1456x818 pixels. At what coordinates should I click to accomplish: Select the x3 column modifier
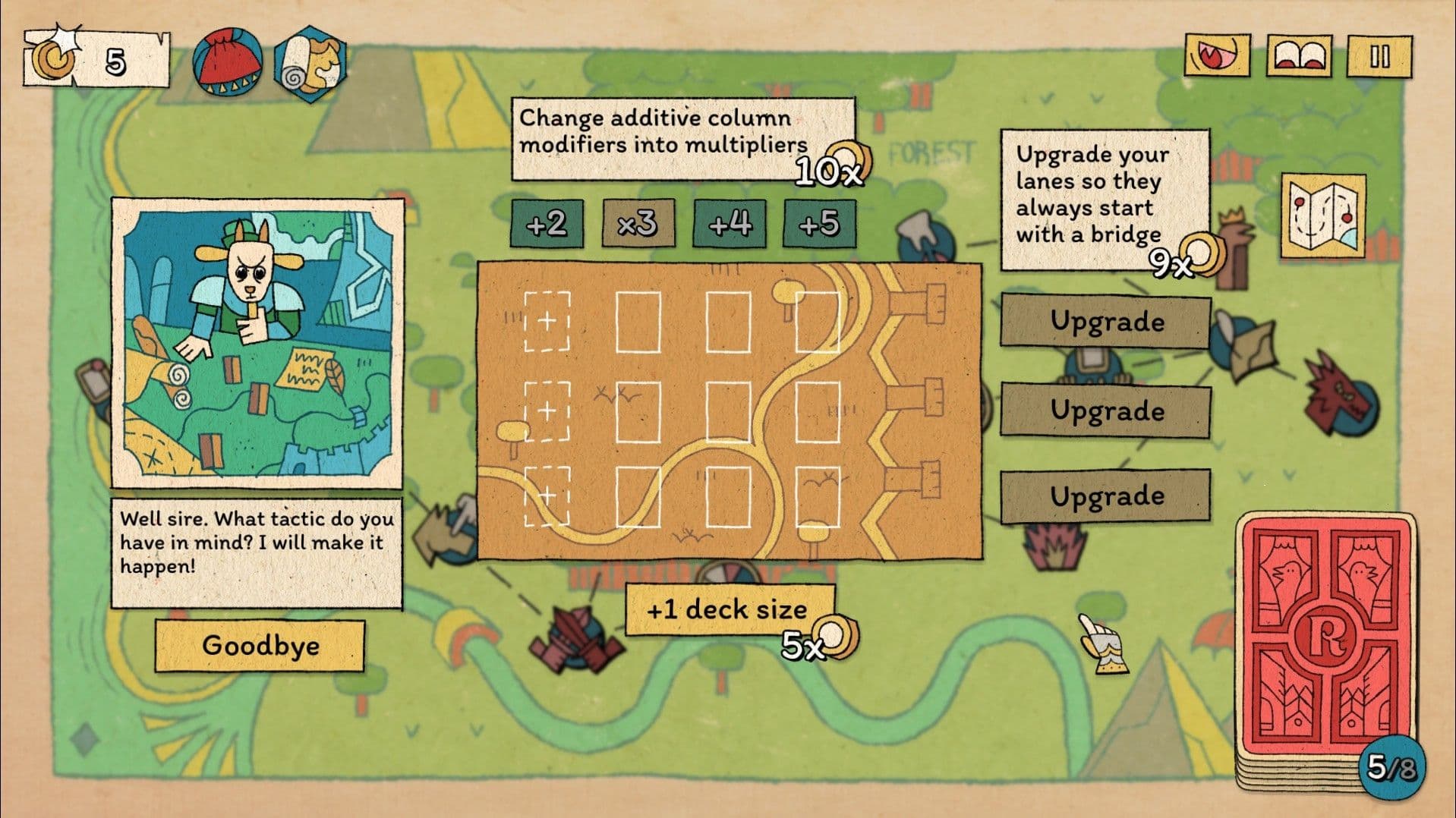638,224
